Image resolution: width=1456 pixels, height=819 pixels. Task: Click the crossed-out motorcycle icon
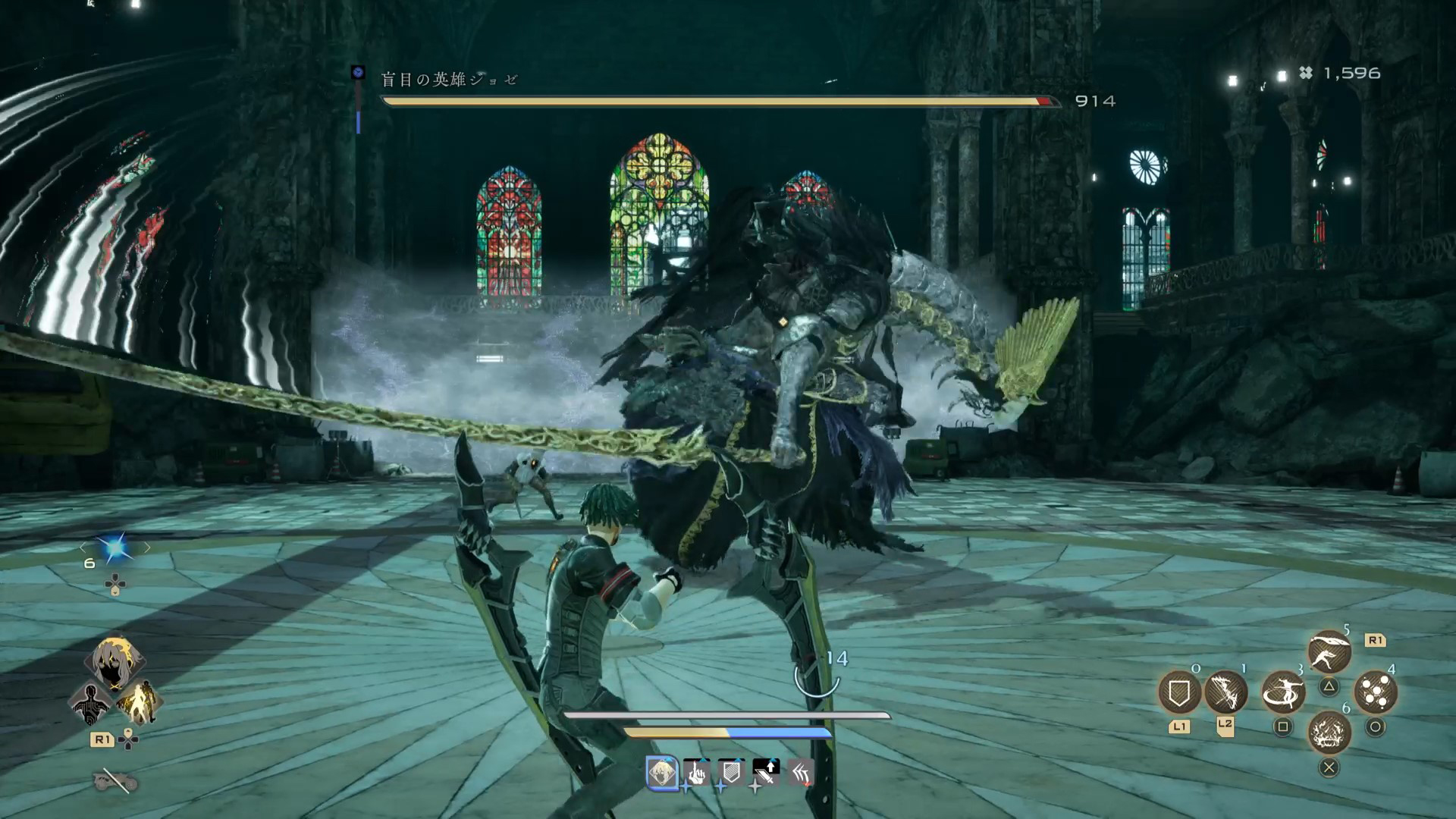point(115,780)
